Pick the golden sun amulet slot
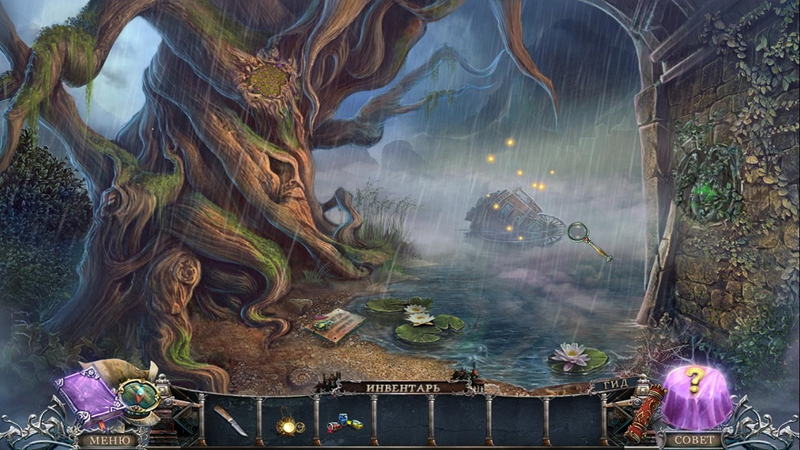Screen dimensions: 800x450 (x=288, y=426)
